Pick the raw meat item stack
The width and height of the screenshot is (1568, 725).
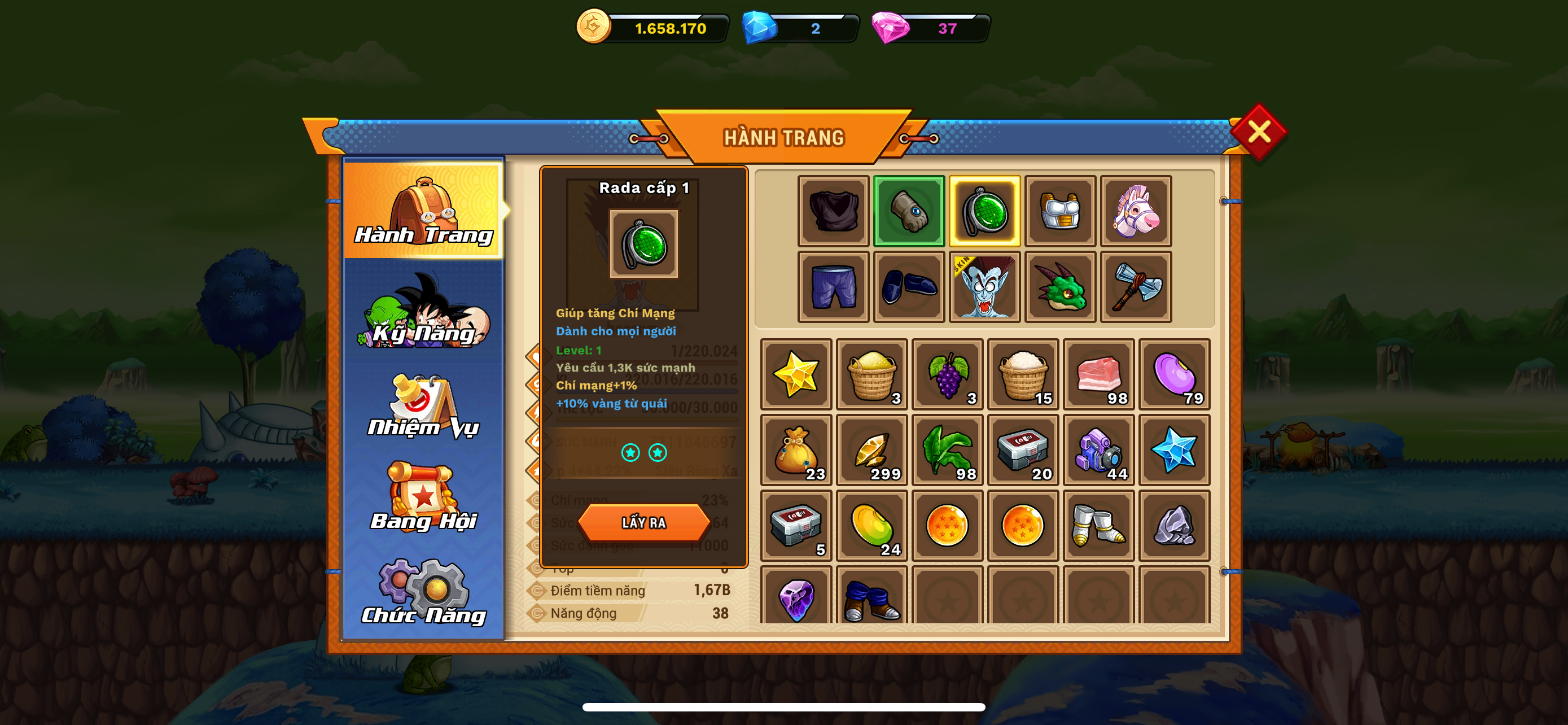click(x=1098, y=374)
